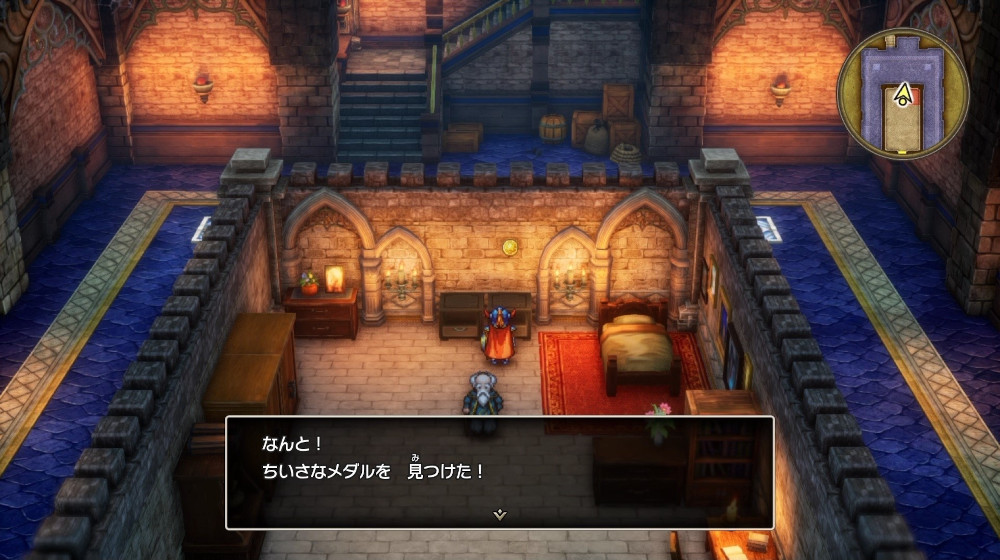This screenshot has width=1000, height=560.
Task: Advance the small medal message box
Action: tap(499, 470)
